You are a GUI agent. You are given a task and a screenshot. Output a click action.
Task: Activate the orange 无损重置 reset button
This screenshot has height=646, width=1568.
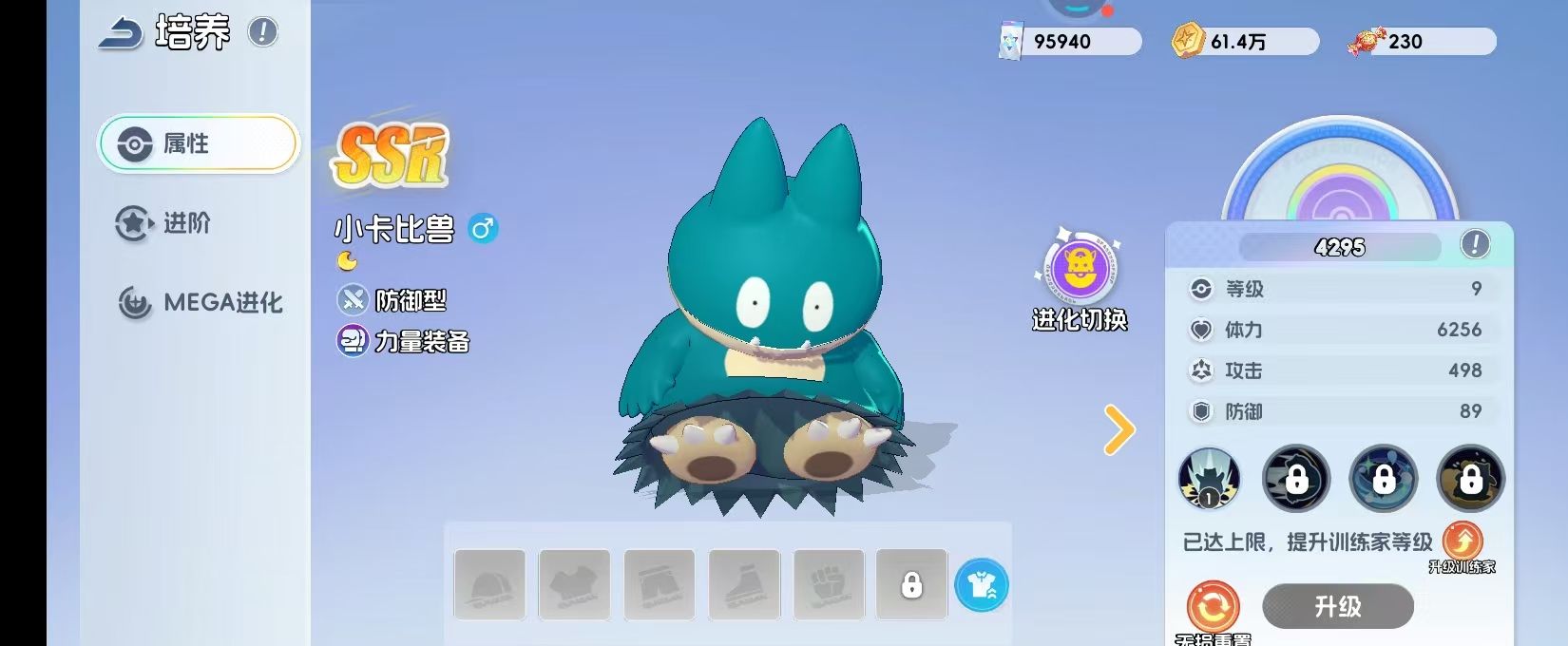[x=1214, y=607]
